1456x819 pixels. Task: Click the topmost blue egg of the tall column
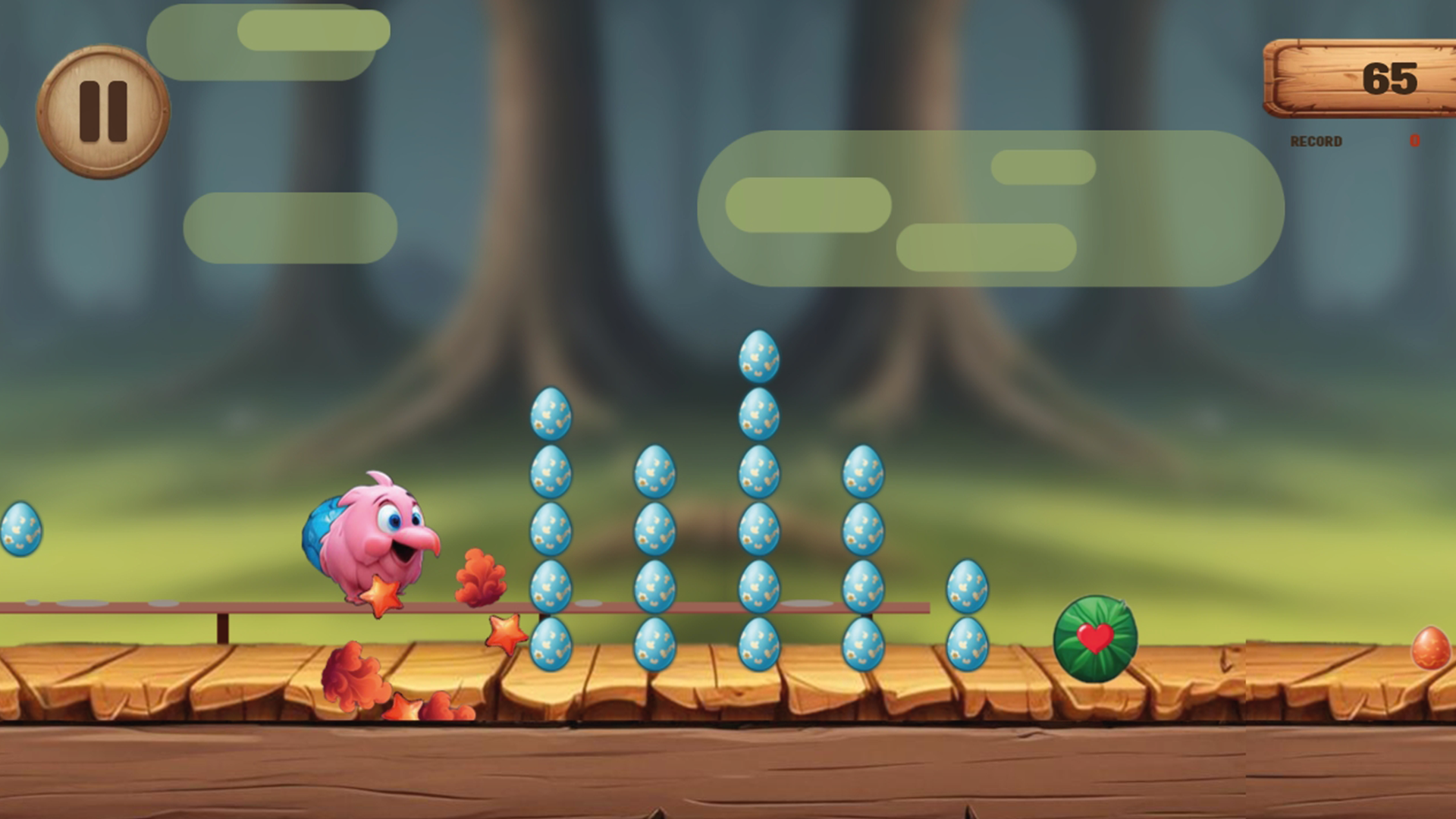(x=758, y=356)
